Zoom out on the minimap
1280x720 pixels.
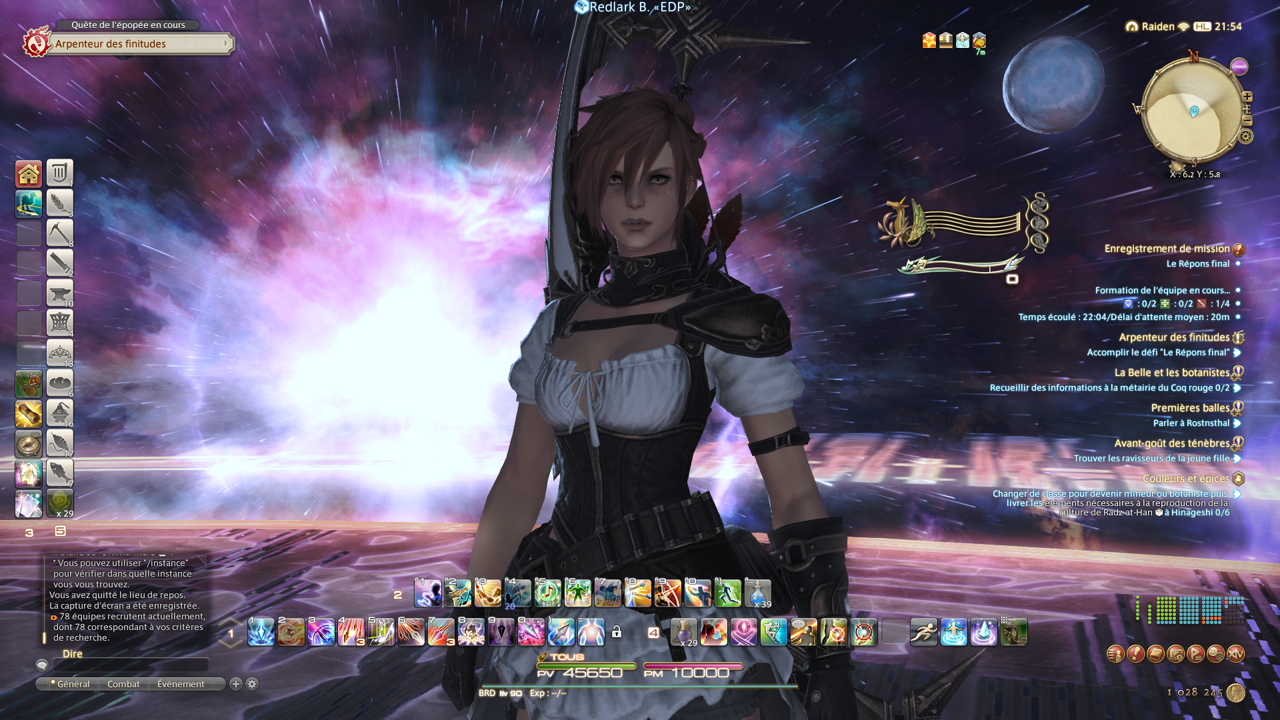[1247, 122]
